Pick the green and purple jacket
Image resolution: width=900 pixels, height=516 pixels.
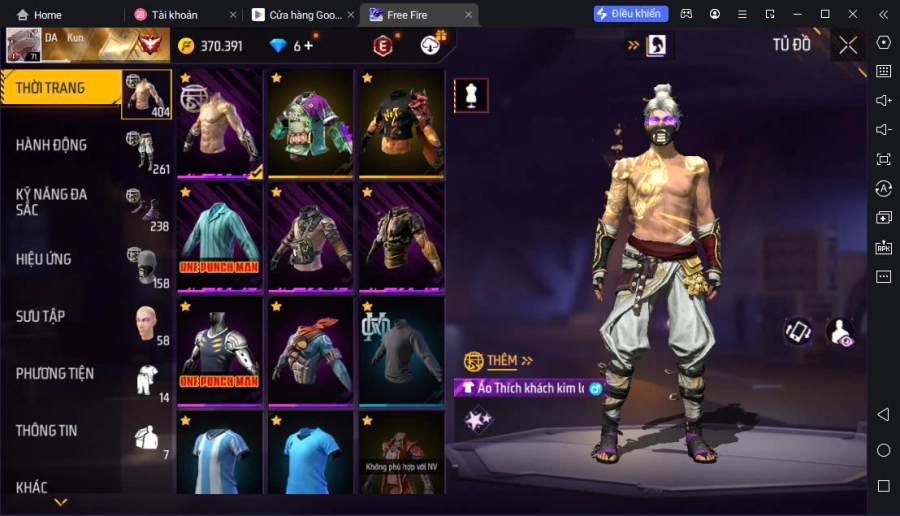pyautogui.click(x=310, y=122)
